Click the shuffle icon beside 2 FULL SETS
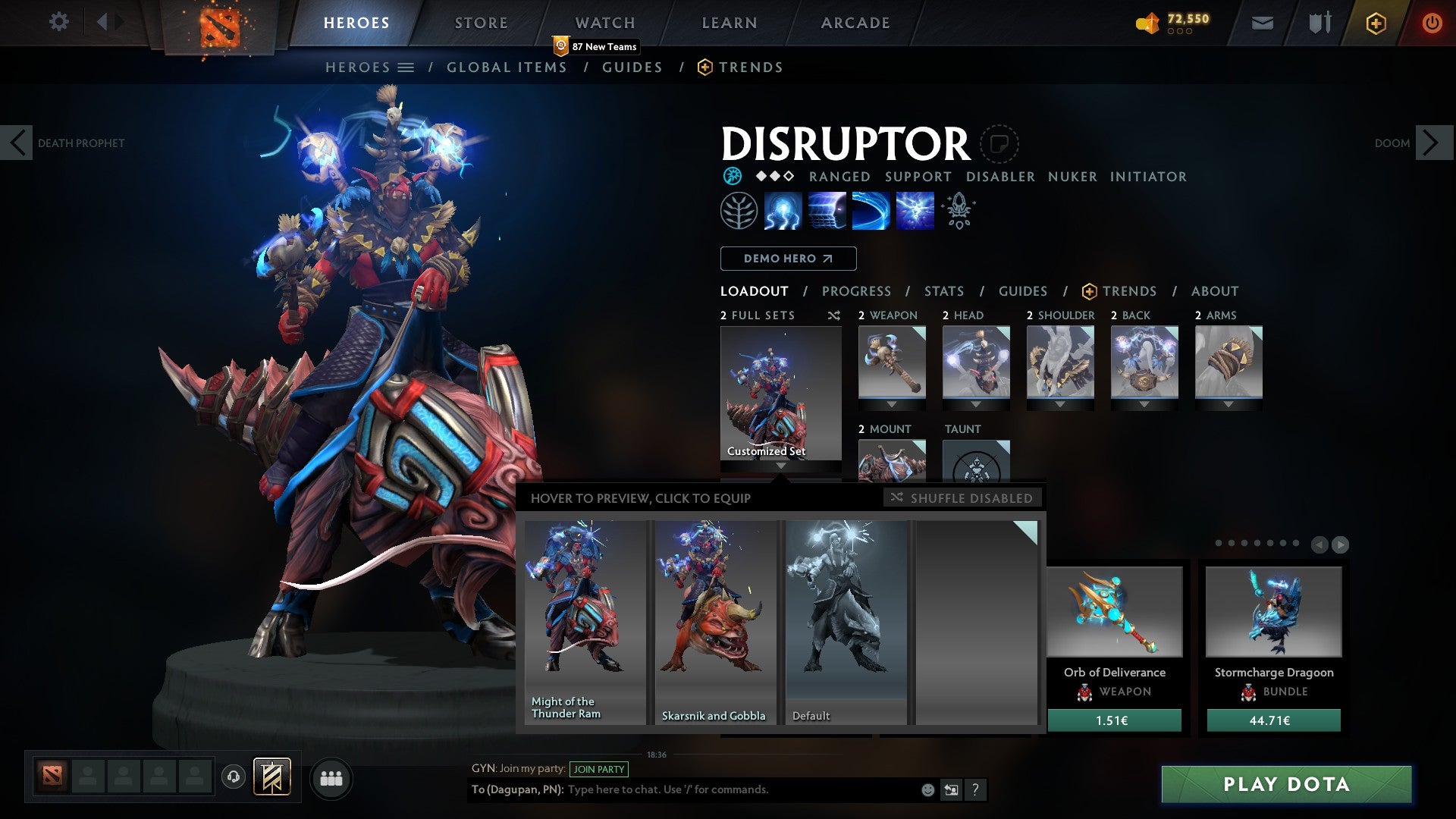The width and height of the screenshot is (1456, 819). [x=834, y=315]
